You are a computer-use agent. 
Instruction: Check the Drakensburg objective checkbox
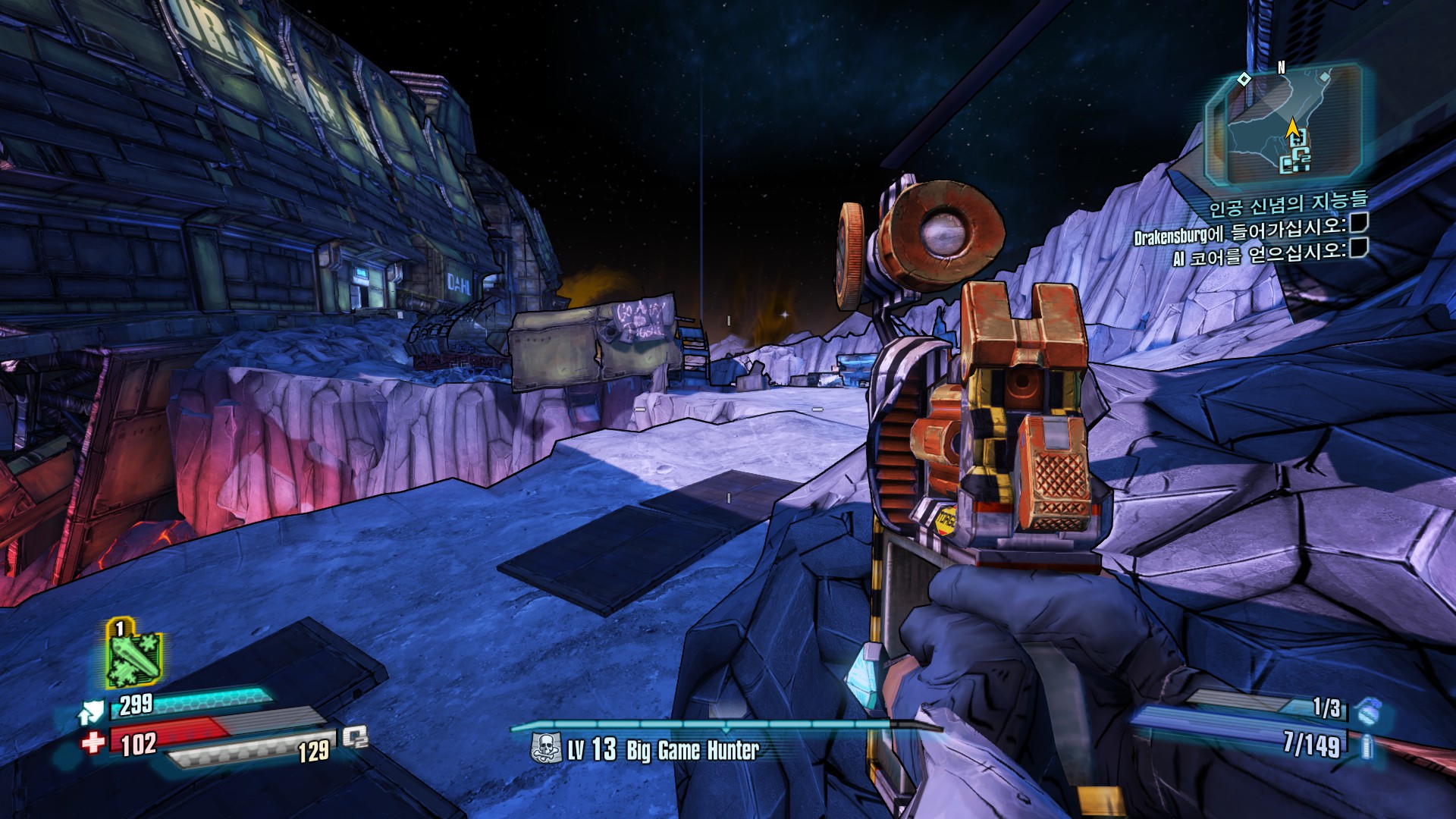click(1359, 222)
